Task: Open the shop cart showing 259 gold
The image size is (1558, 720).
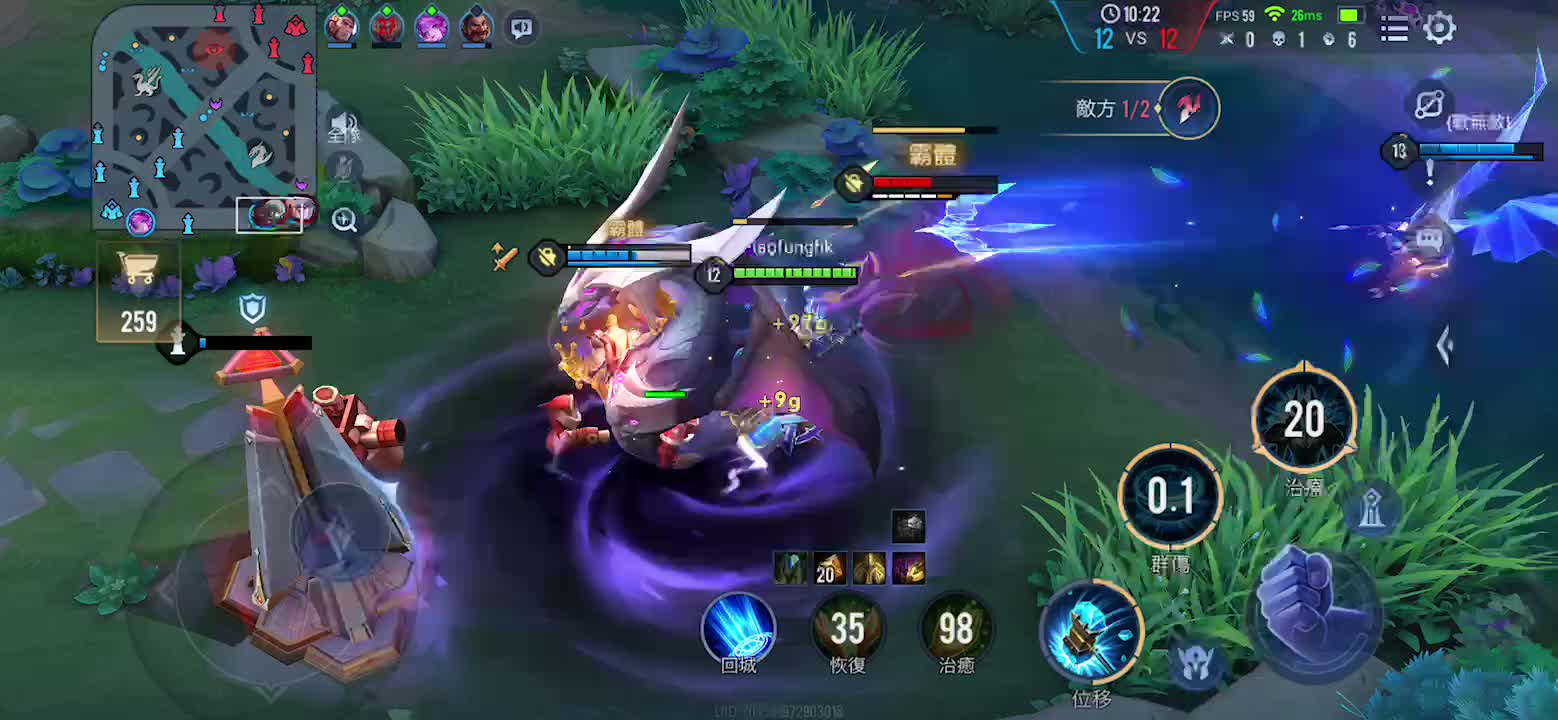Action: (x=138, y=291)
